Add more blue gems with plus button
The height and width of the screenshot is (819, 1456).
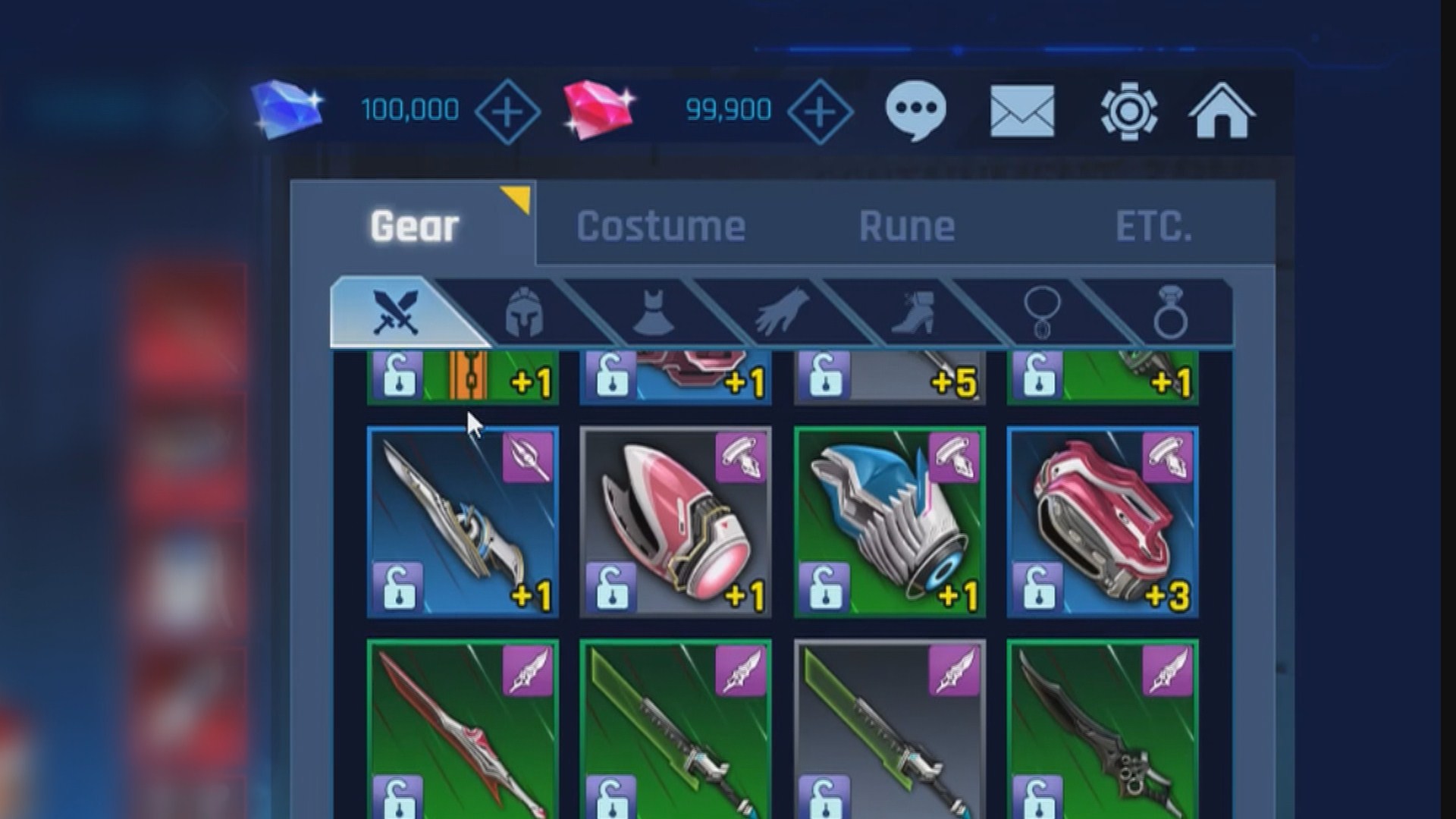pyautogui.click(x=507, y=111)
